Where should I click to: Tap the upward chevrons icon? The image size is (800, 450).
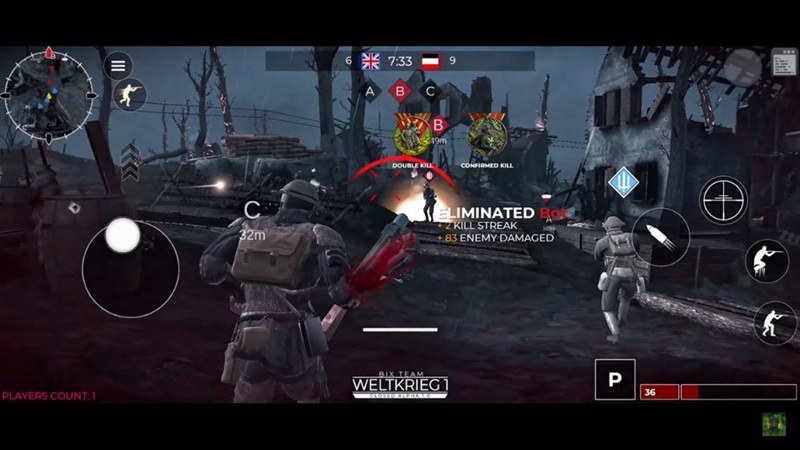130,161
